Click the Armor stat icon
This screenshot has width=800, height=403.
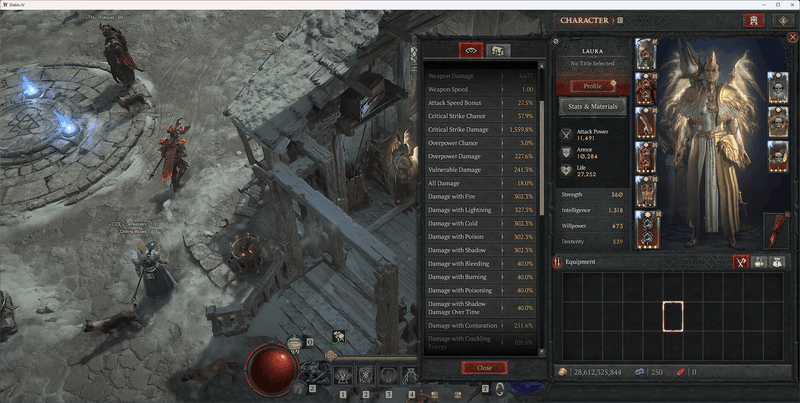[x=567, y=152]
